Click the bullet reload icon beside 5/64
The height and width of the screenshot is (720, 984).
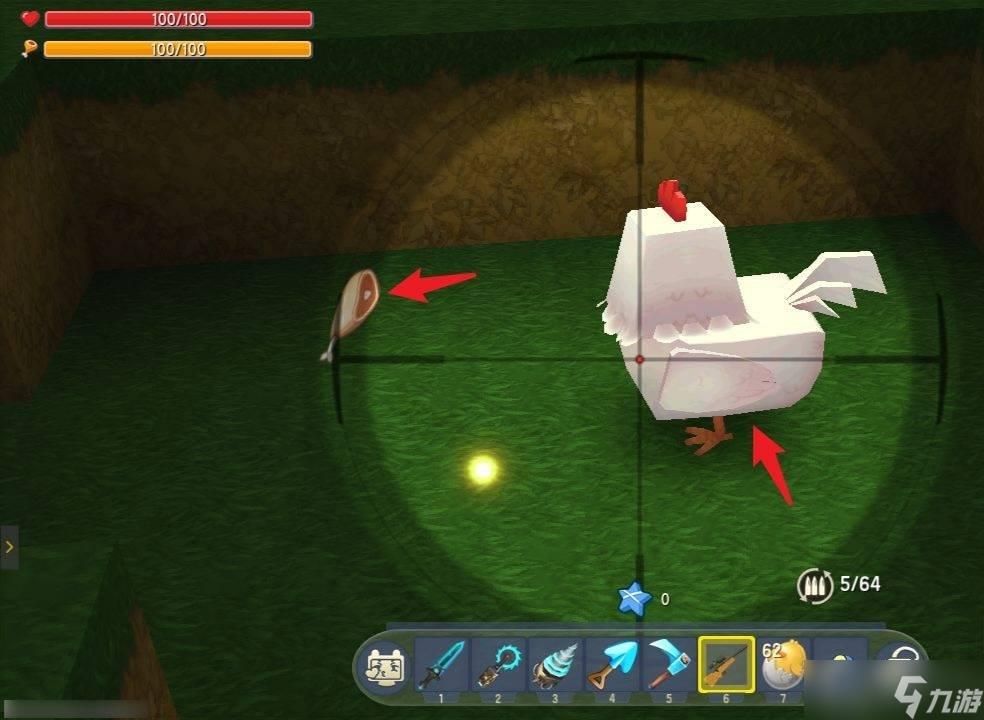[815, 585]
